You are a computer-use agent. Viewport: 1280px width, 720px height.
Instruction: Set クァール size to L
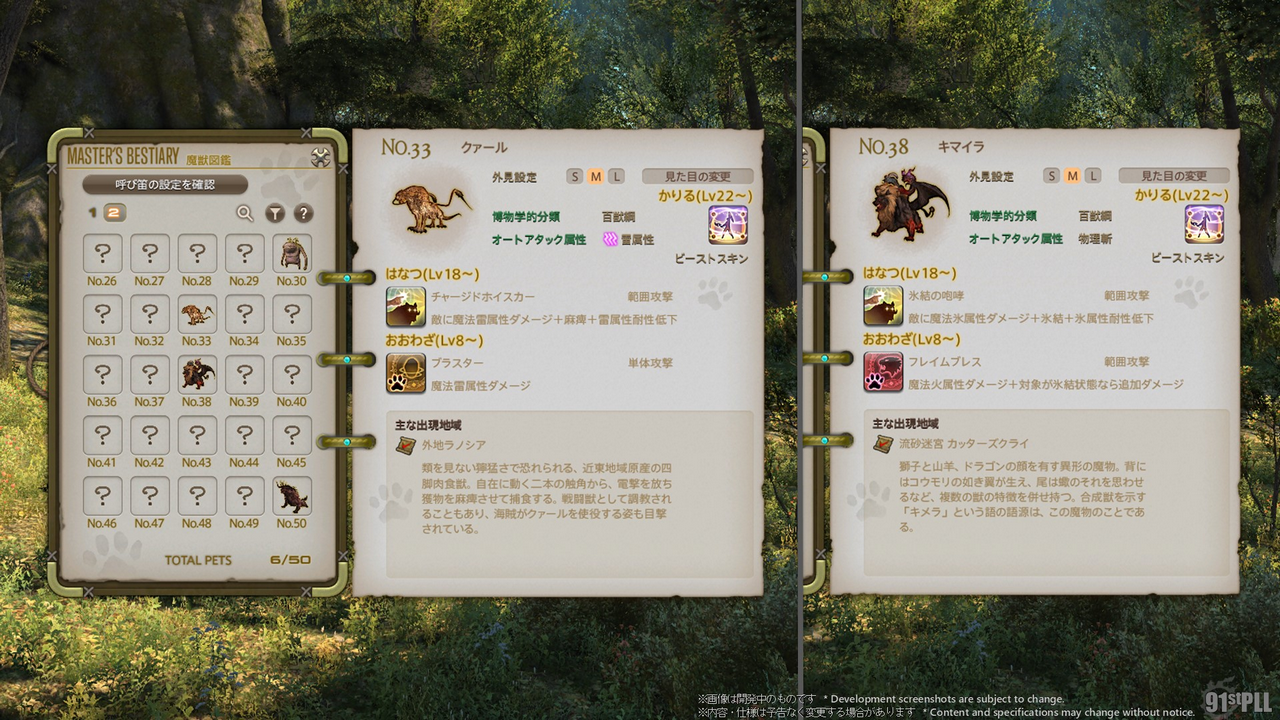(x=616, y=177)
